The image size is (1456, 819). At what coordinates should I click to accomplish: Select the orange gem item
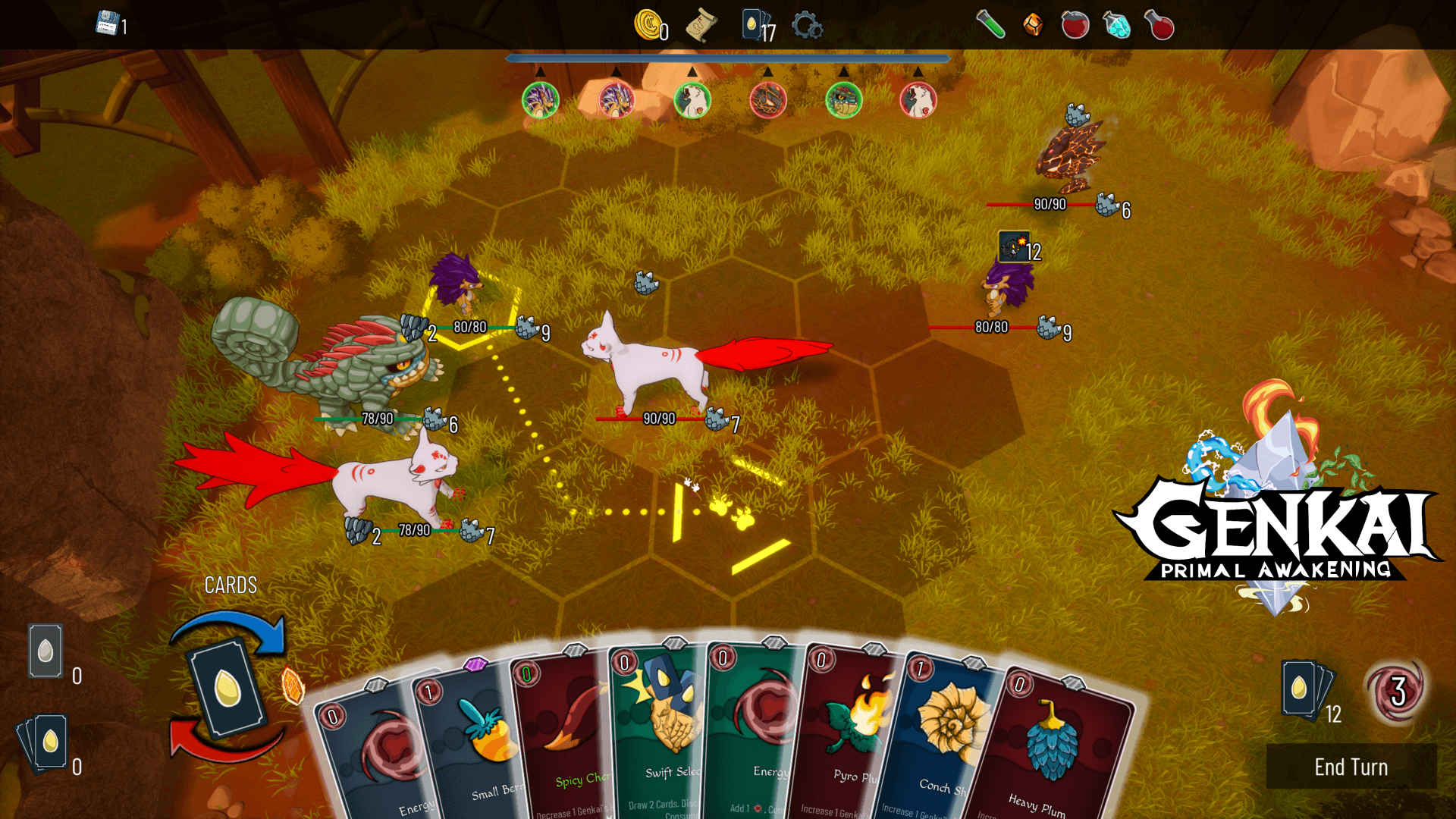(1033, 25)
